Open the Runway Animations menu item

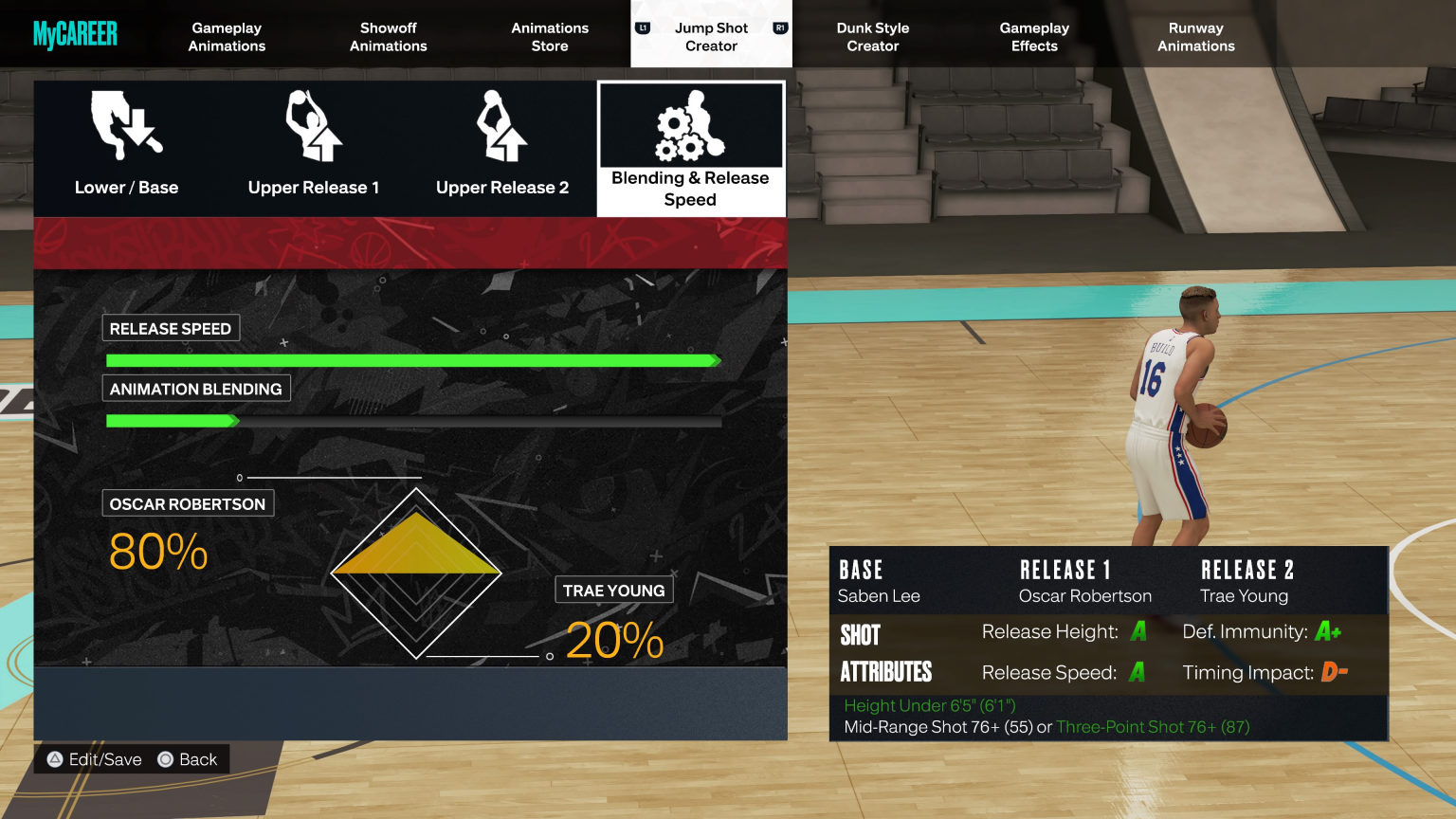(1195, 36)
